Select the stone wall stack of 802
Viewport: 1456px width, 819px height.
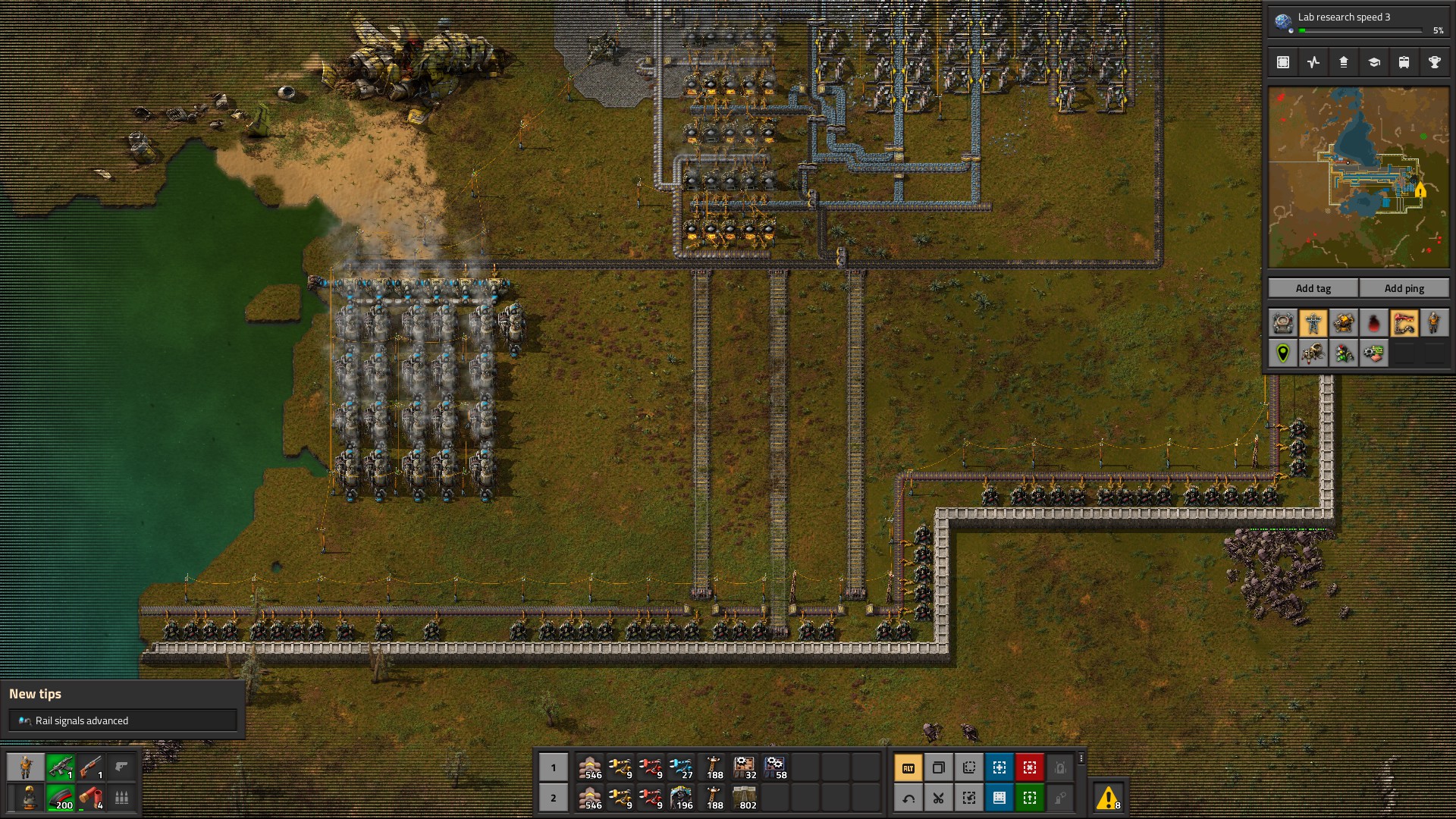(745, 798)
